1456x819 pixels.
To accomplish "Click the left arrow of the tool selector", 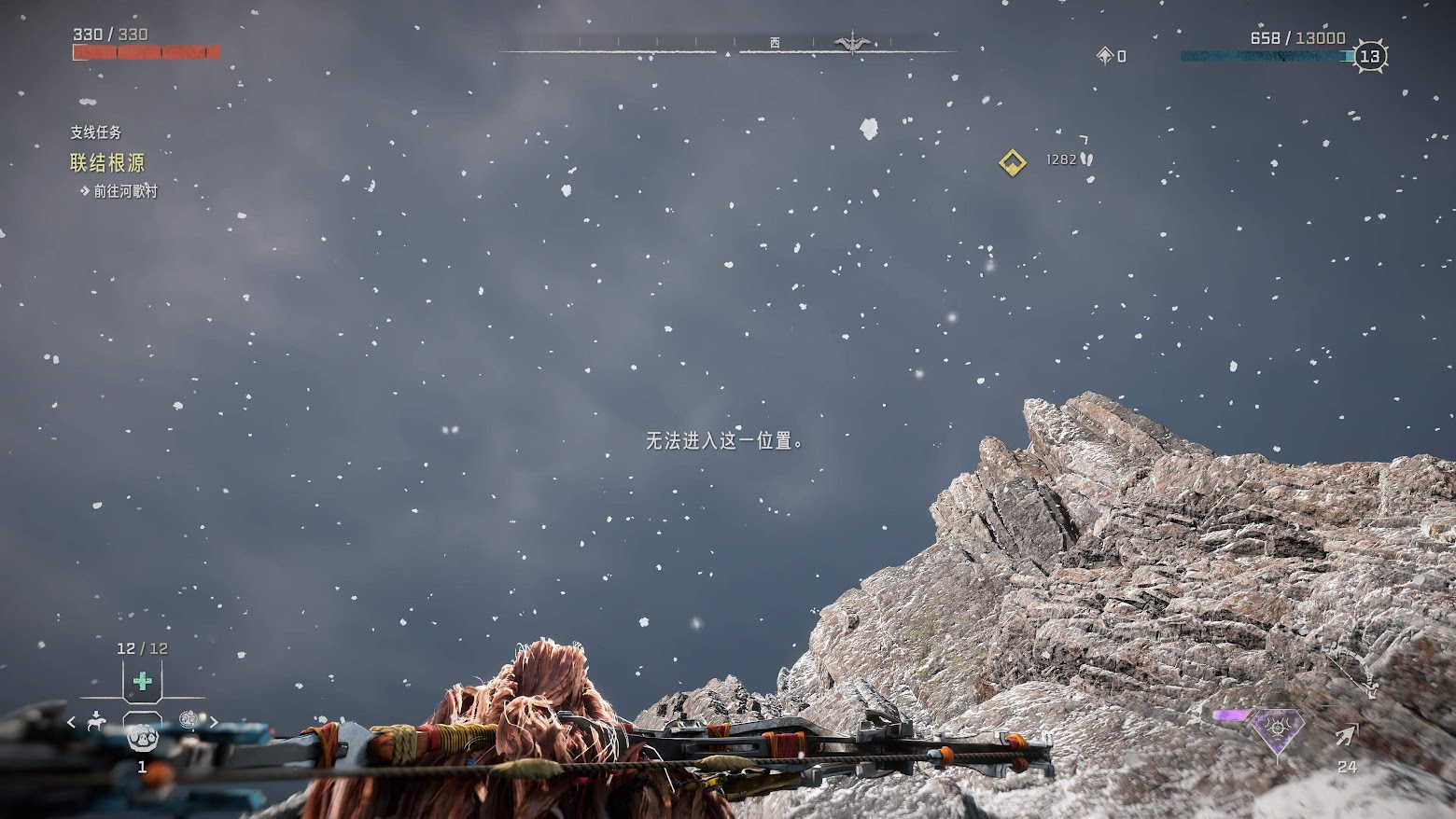I will (x=71, y=721).
